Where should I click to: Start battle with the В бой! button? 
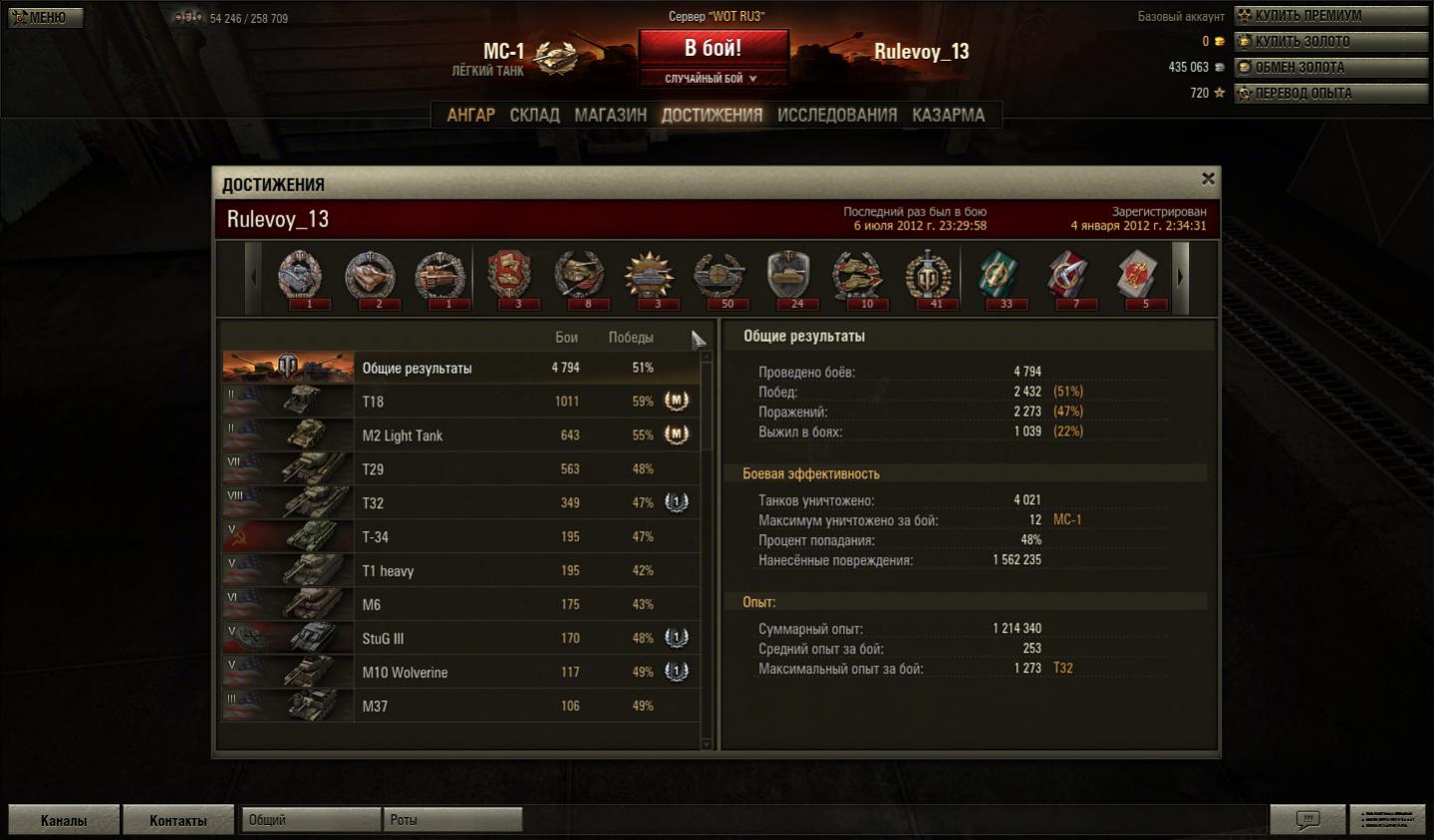pyautogui.click(x=713, y=48)
